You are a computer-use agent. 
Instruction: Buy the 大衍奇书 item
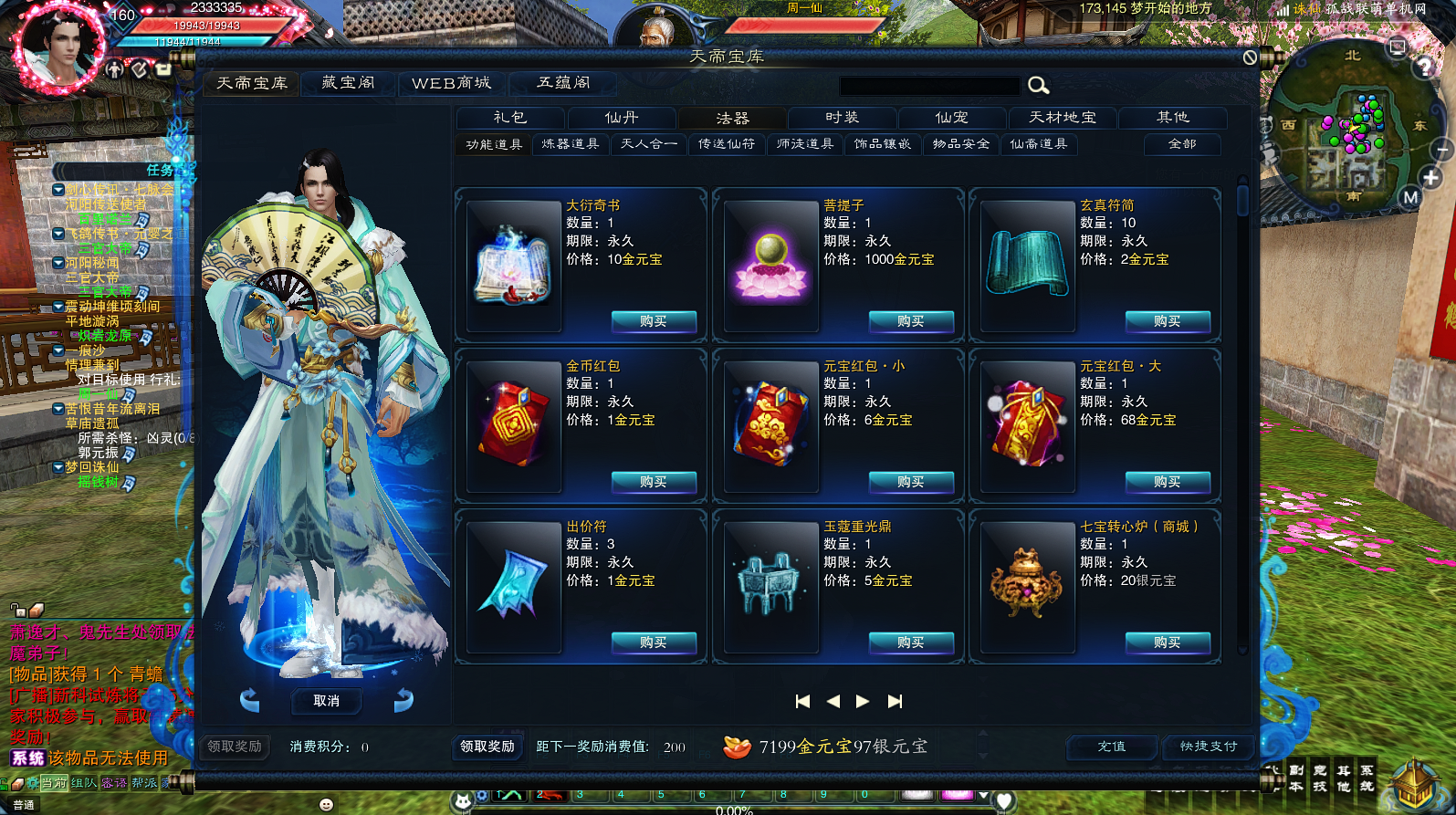(654, 321)
